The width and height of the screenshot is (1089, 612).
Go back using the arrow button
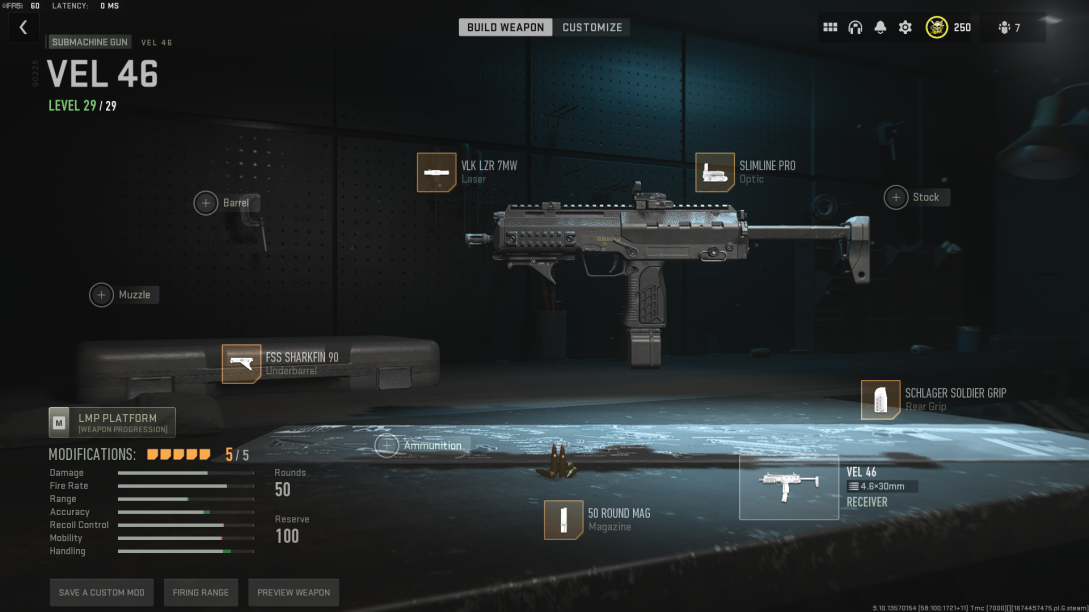coord(23,28)
